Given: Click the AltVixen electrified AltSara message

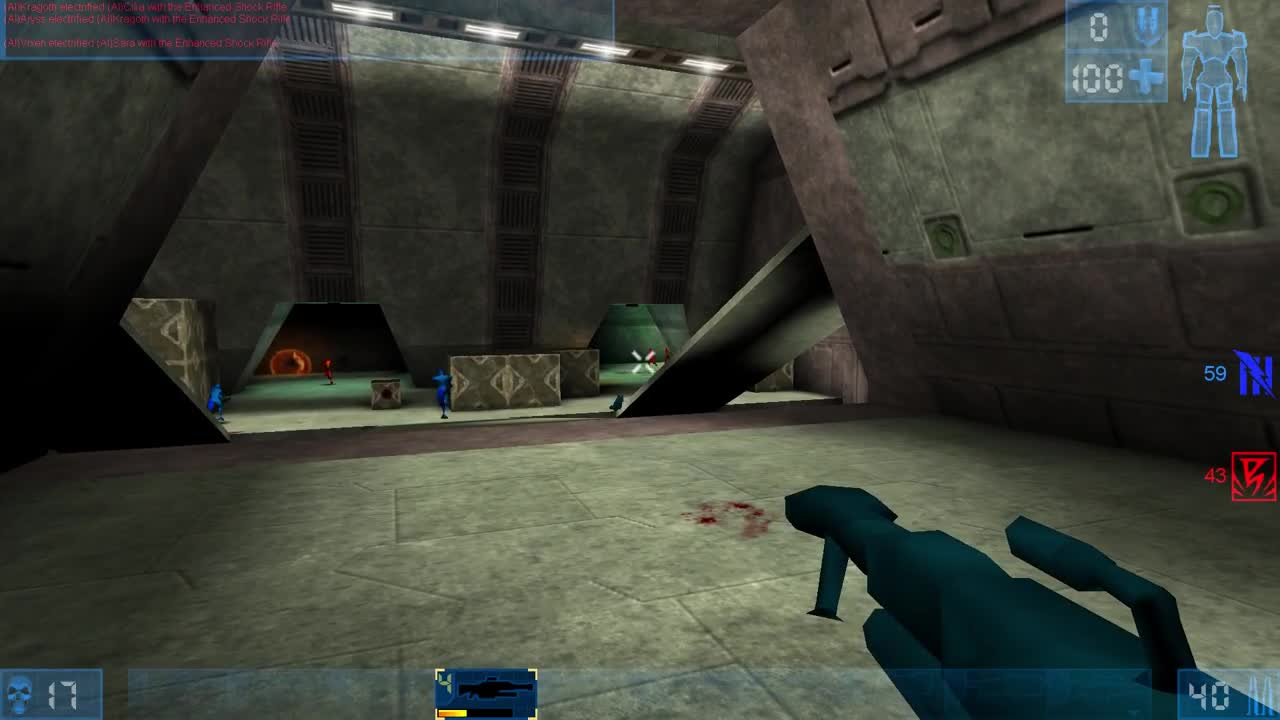Looking at the screenshot, I should pos(140,43).
